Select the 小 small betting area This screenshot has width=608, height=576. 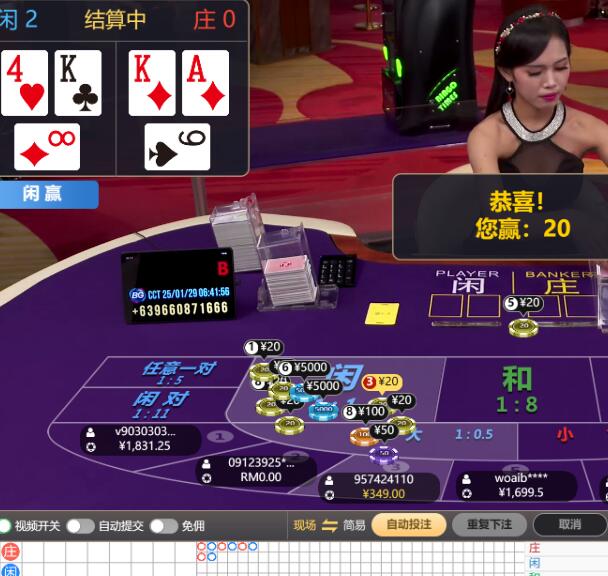565,434
